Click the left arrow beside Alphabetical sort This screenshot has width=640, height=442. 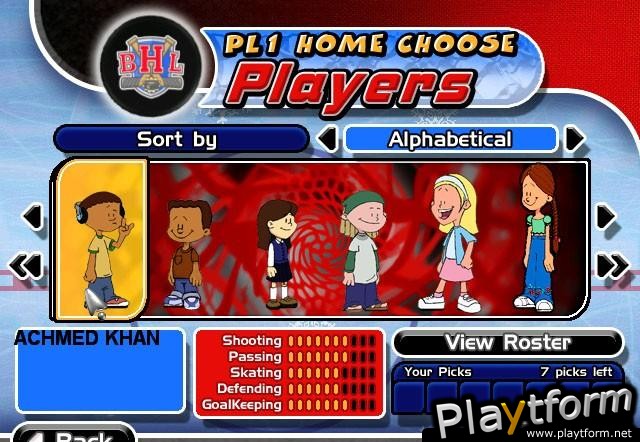point(327,139)
